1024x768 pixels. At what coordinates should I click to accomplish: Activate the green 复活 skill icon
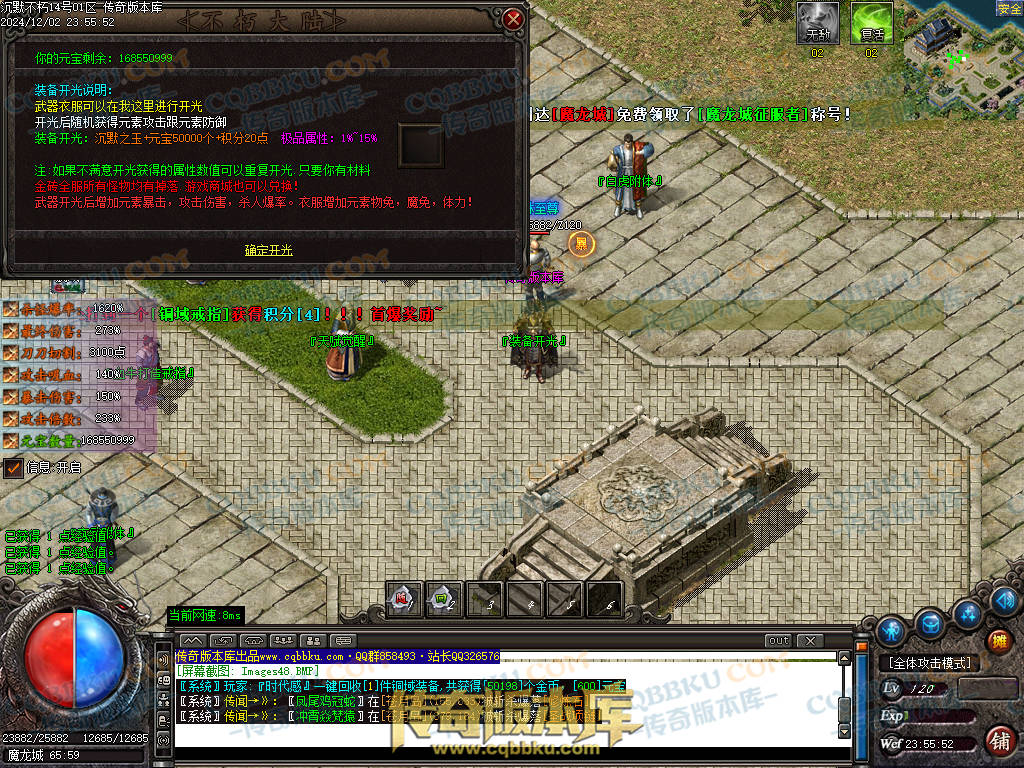(x=872, y=22)
